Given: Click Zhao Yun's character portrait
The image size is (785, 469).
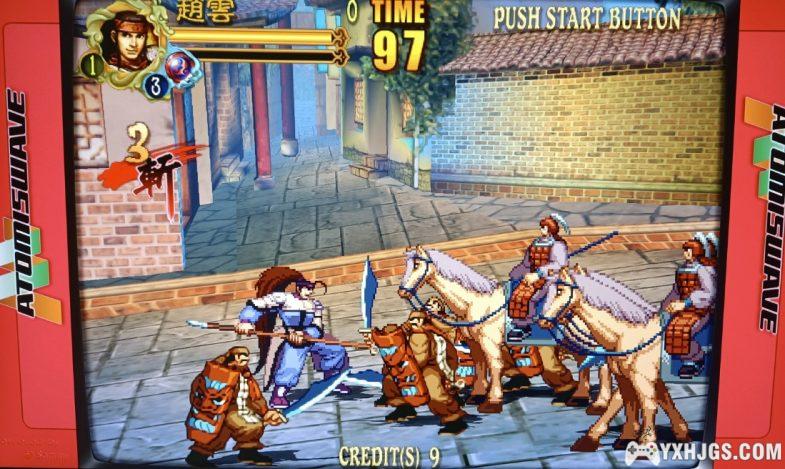Looking at the screenshot, I should point(127,40).
